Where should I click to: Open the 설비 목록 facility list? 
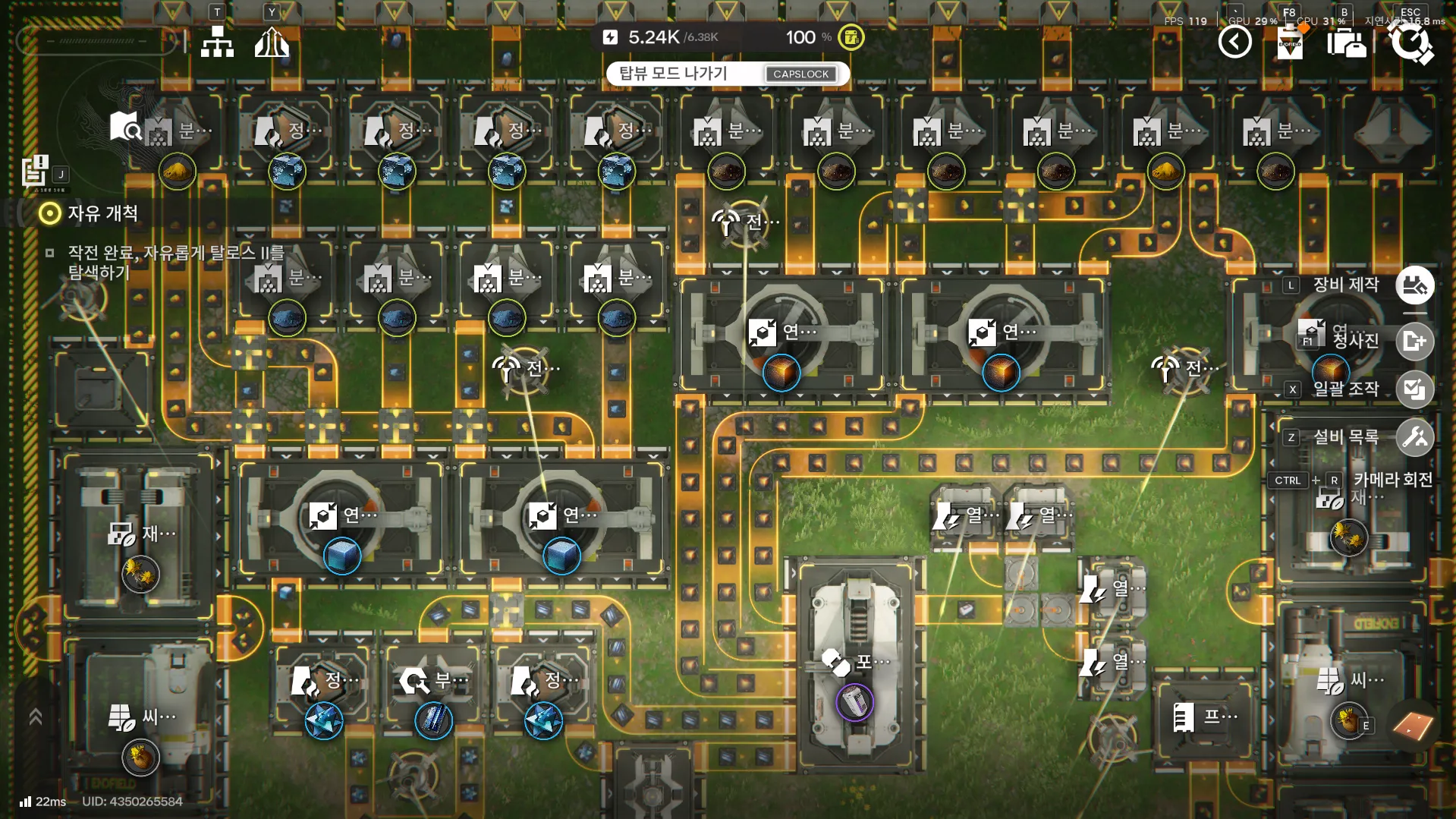1414,437
